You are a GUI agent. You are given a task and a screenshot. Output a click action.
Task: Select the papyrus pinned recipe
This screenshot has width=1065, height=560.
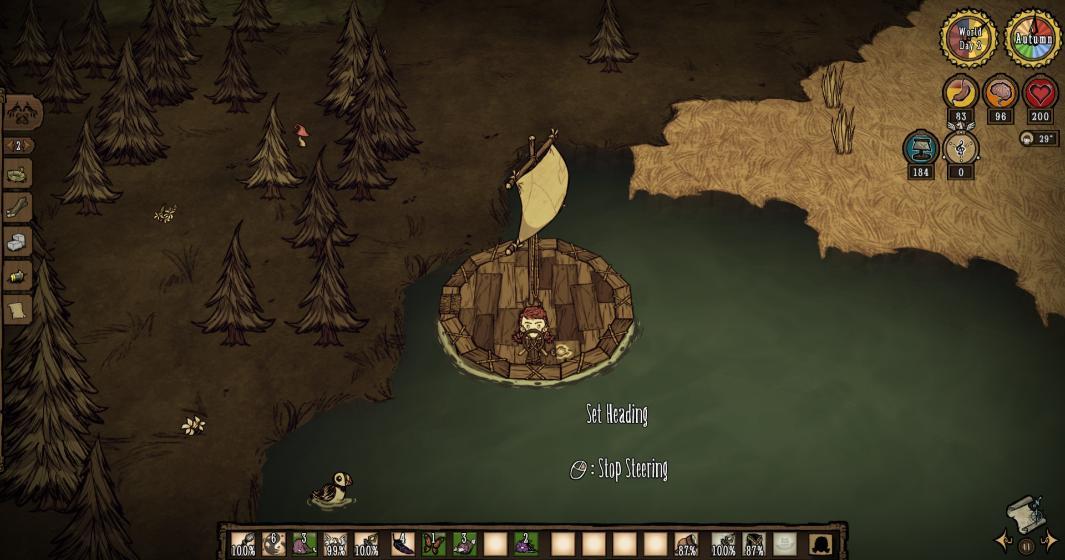click(17, 310)
